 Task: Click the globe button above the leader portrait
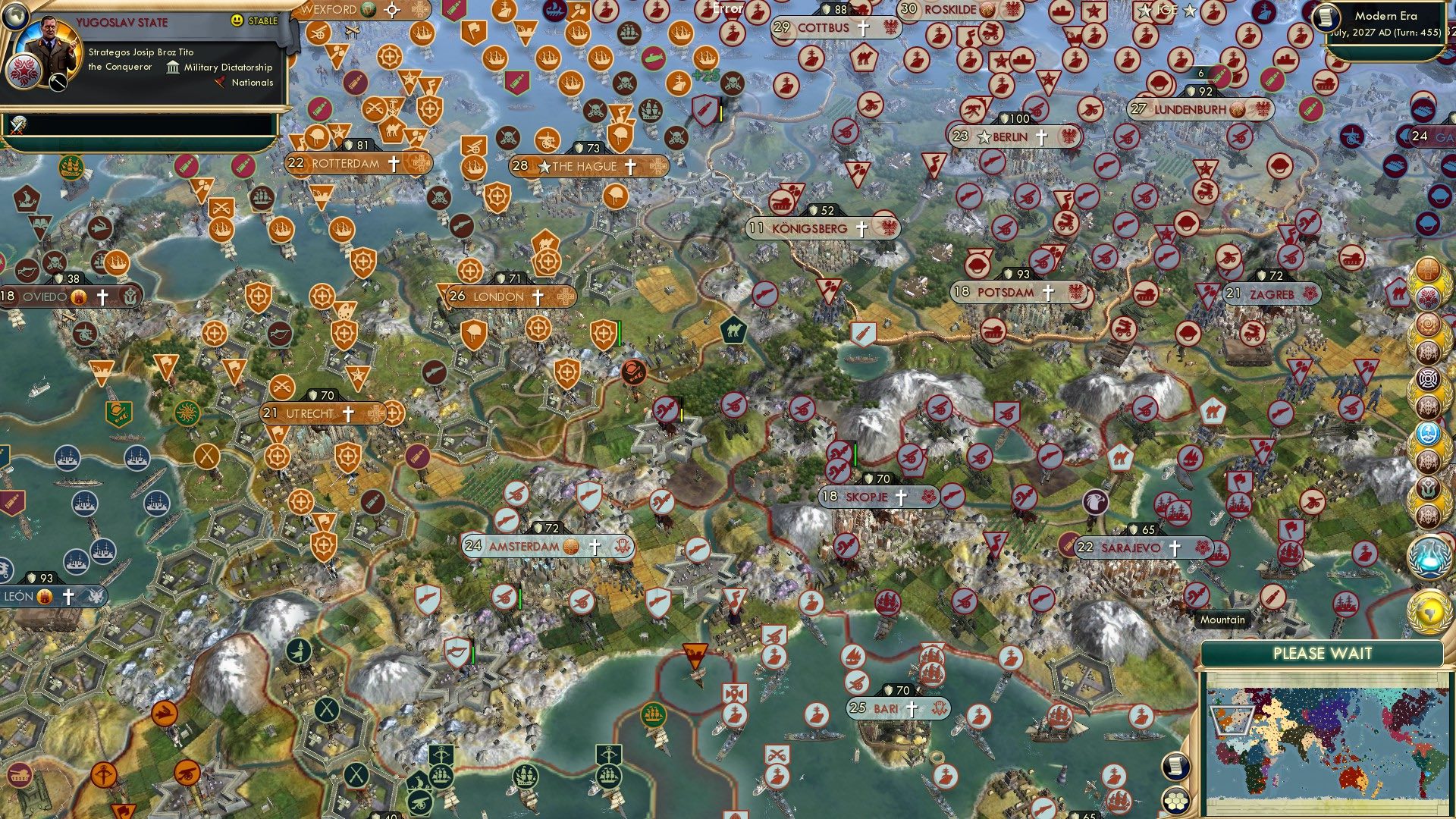(x=15, y=16)
